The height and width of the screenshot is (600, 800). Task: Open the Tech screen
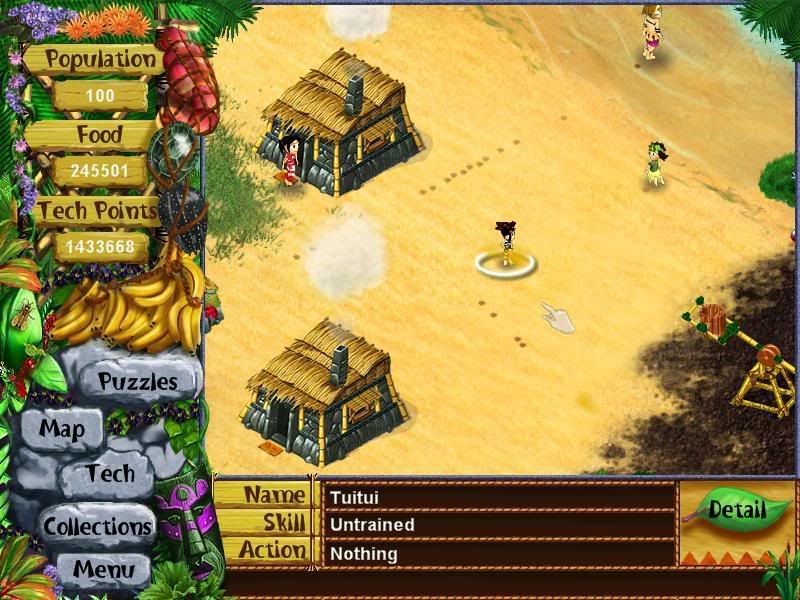109,474
